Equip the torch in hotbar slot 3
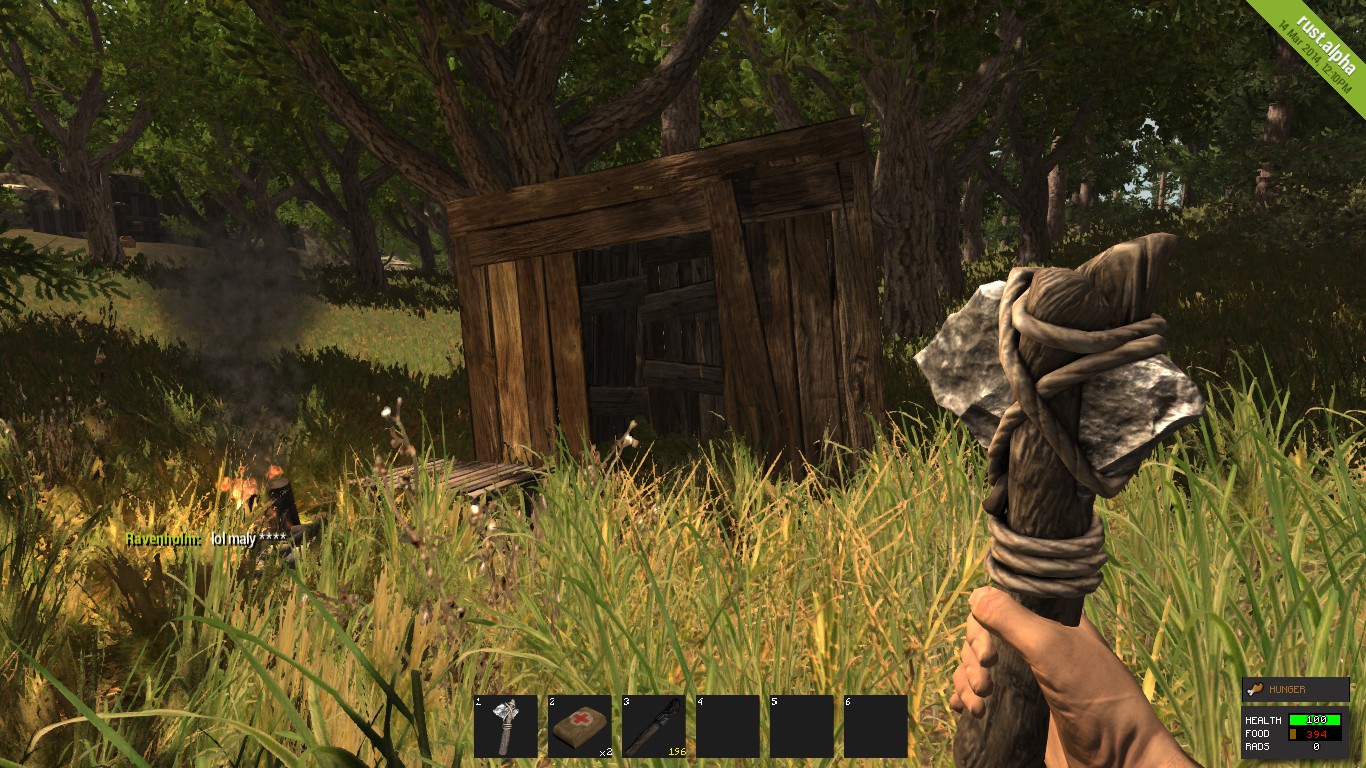Screen dimensions: 1366x768 point(654,726)
